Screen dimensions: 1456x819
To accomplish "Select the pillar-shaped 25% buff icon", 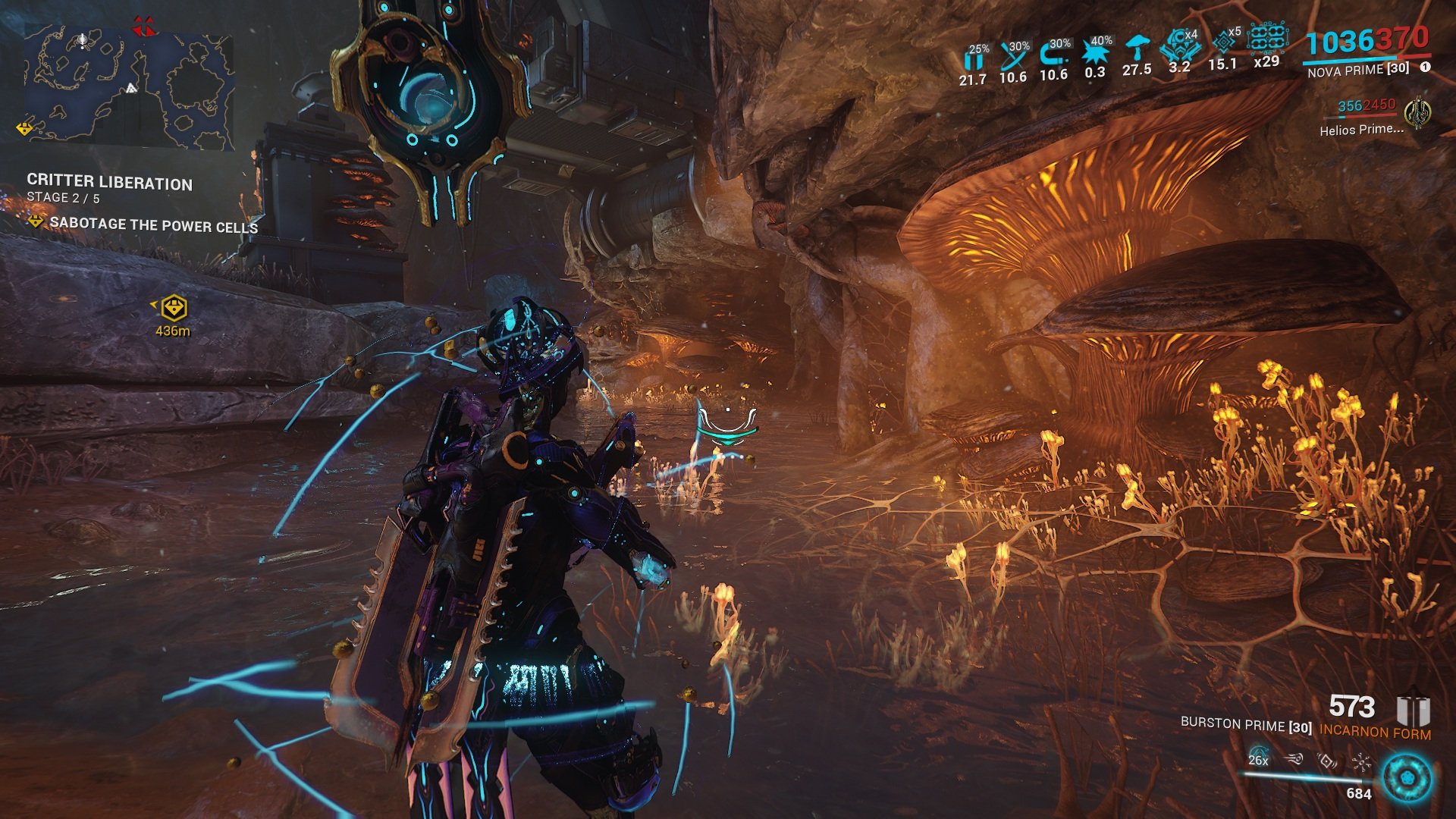I will pyautogui.click(x=973, y=58).
